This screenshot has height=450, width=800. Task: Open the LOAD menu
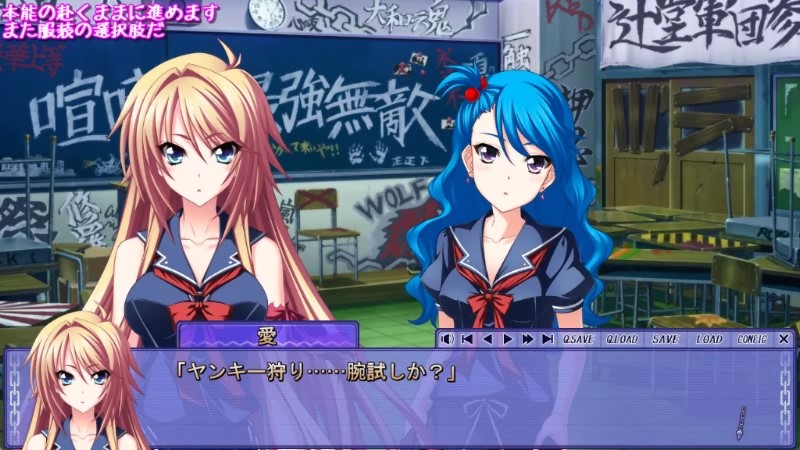coord(709,339)
